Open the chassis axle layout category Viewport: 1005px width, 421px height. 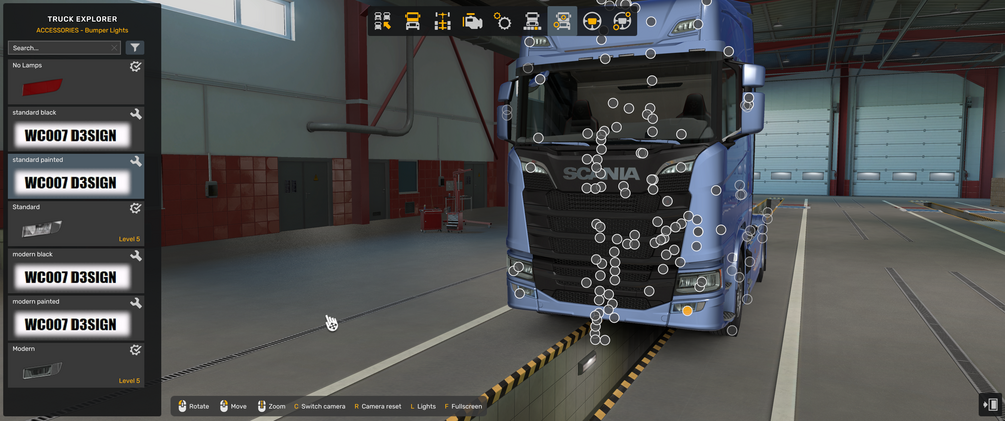pyautogui.click(x=442, y=21)
